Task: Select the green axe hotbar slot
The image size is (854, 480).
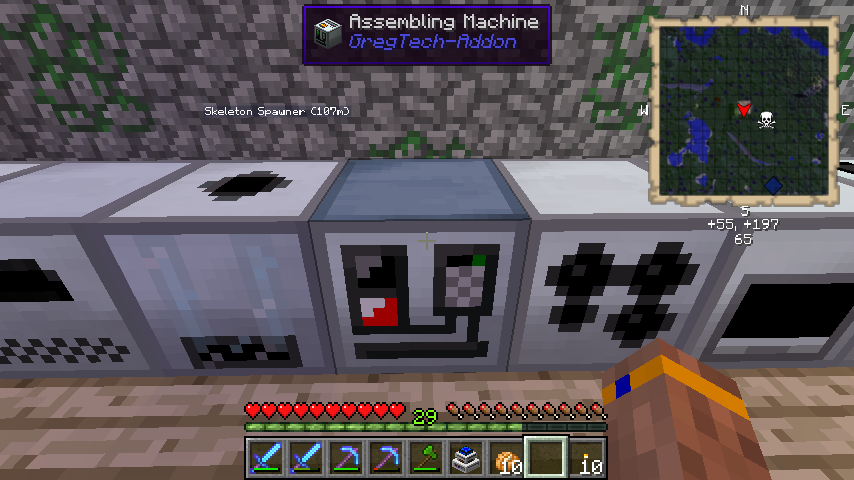Action: (425, 458)
